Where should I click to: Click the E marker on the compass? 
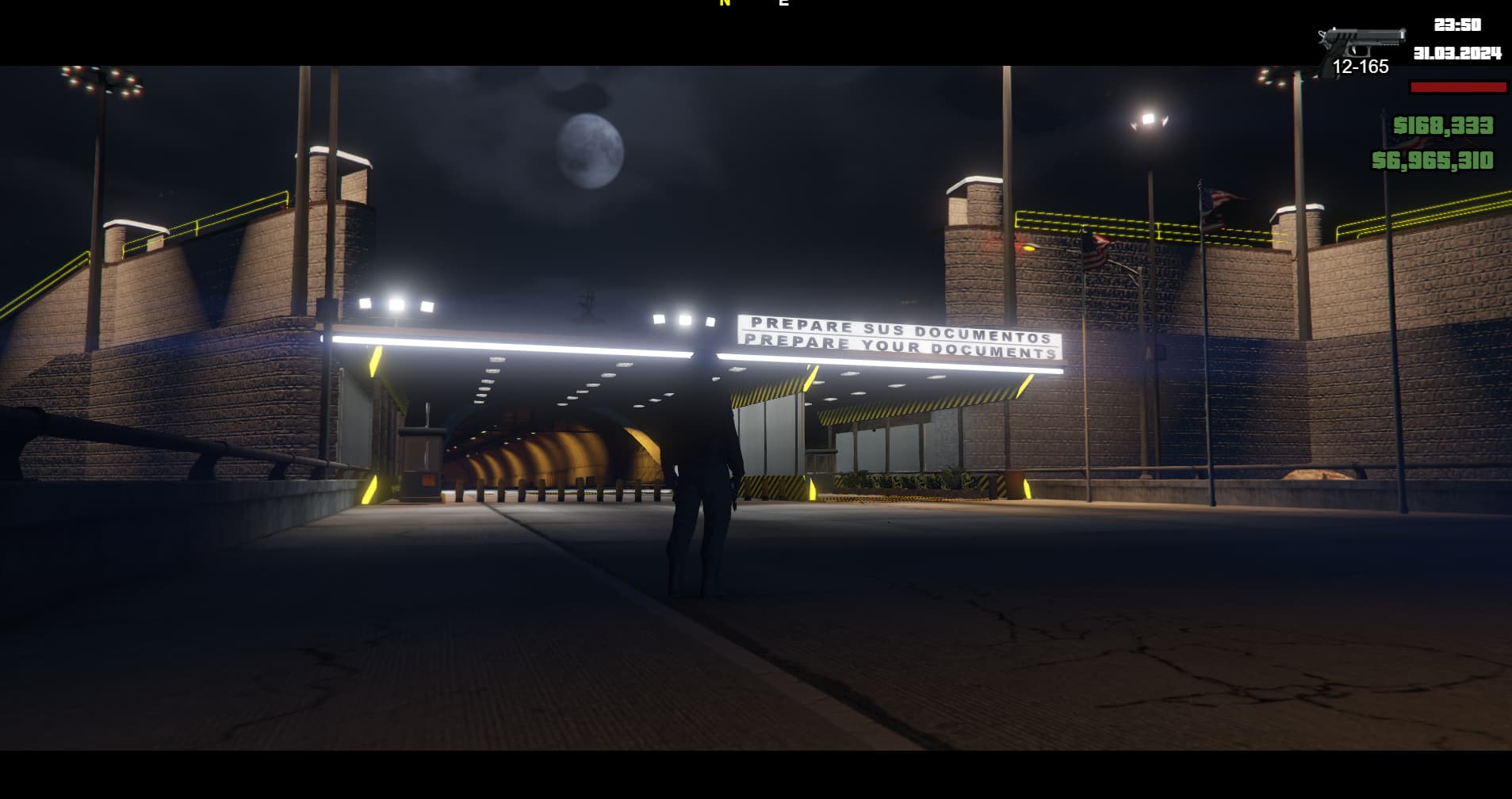click(783, 5)
